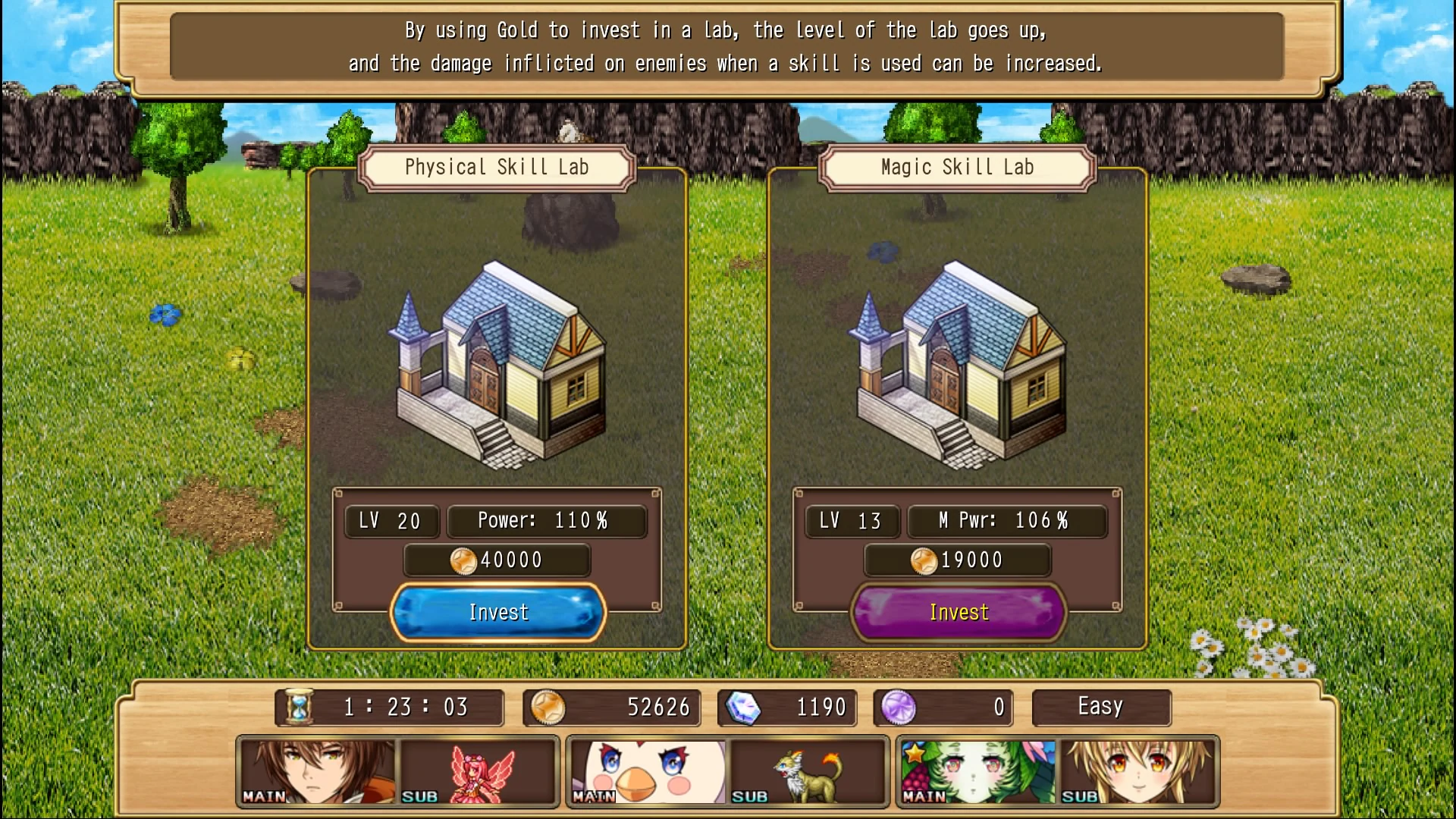This screenshot has height=819, width=1456.
Task: Click the coin icon beside the 40000 cost
Action: point(465,560)
